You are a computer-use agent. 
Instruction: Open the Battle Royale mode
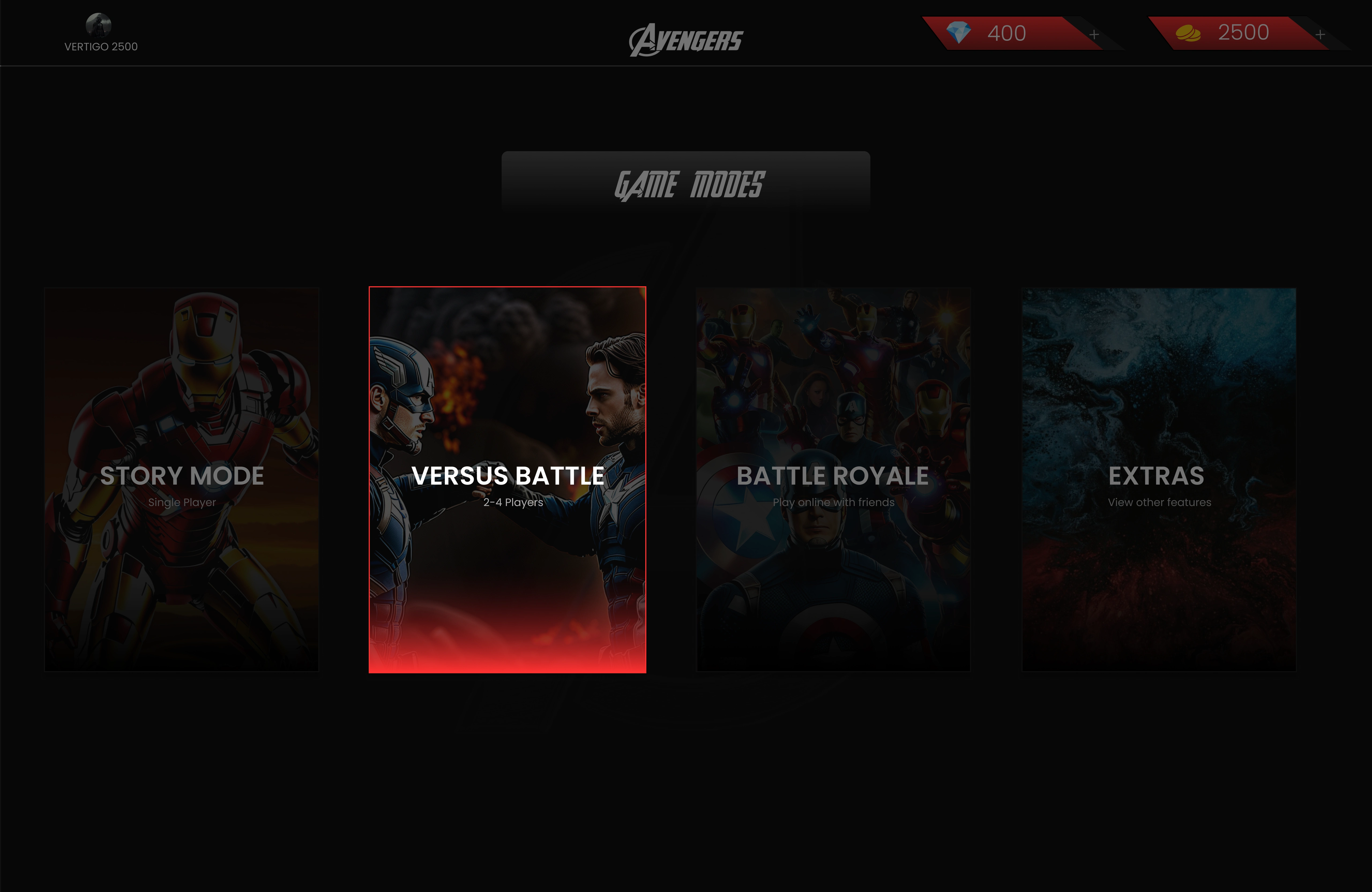pos(833,479)
